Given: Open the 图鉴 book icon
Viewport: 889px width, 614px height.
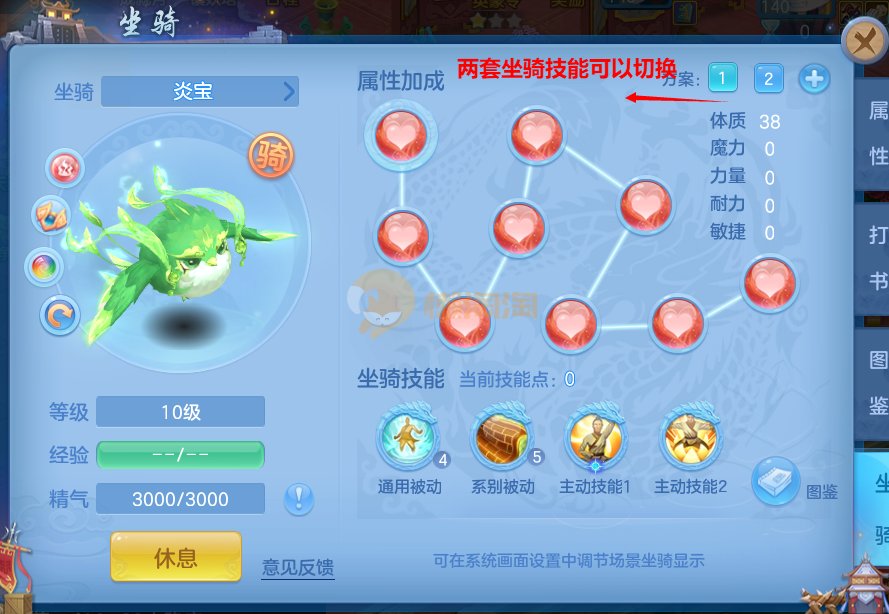Looking at the screenshot, I should click(776, 480).
